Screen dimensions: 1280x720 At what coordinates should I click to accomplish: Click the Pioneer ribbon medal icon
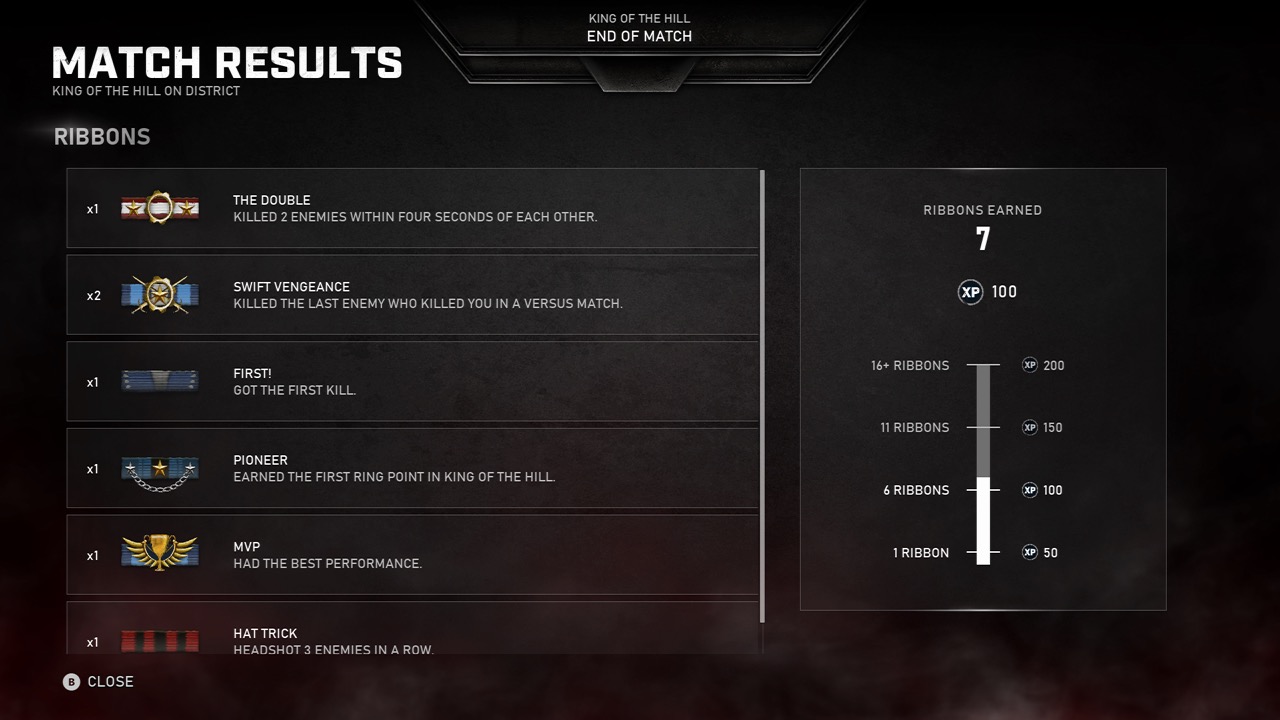tap(159, 468)
